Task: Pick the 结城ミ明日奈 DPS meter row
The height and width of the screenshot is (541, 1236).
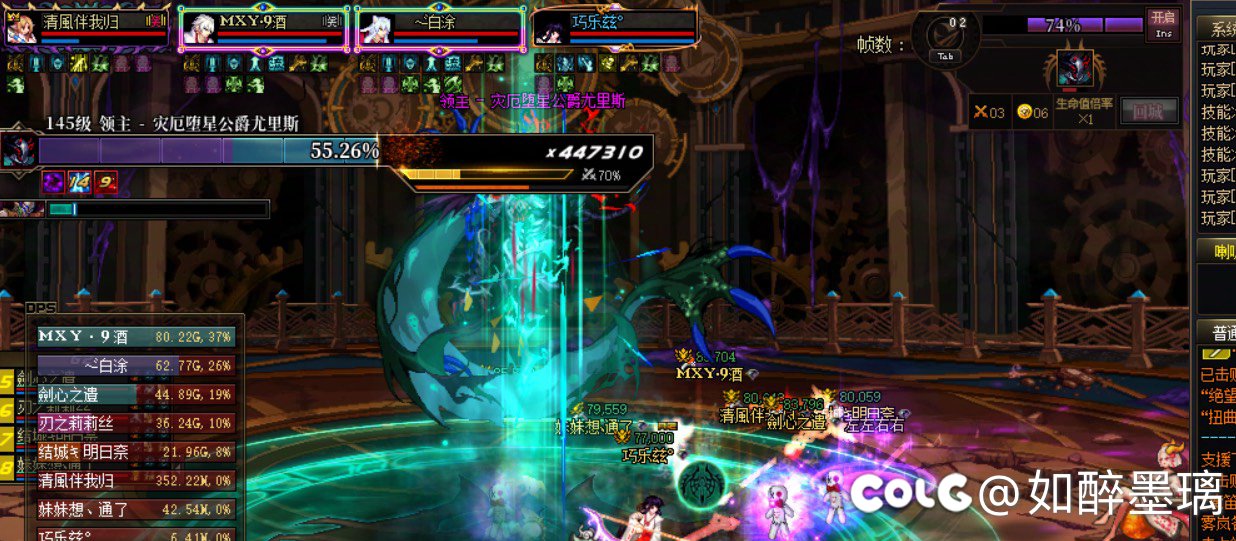Action: pyautogui.click(x=135, y=452)
